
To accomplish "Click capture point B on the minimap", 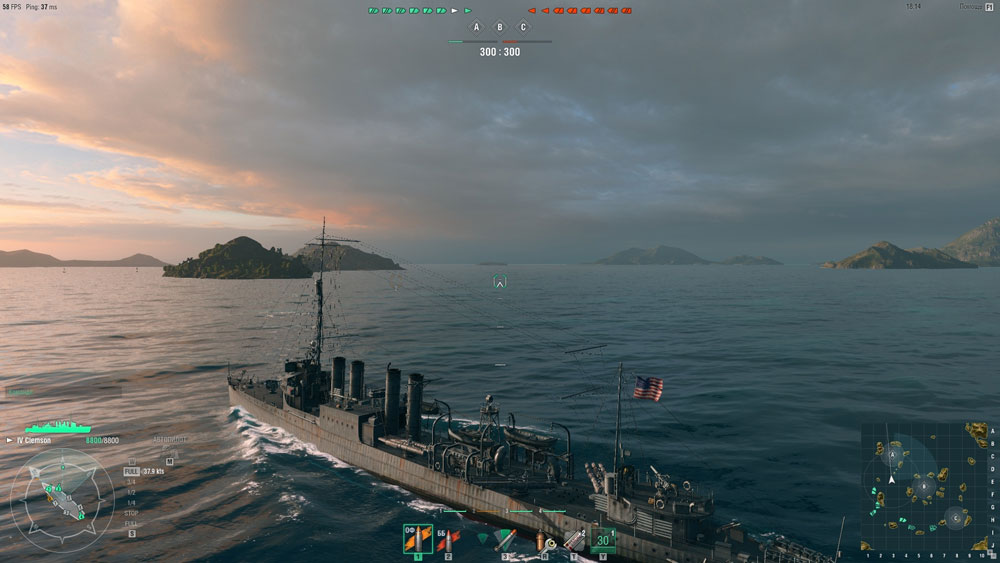I will click(x=924, y=486).
